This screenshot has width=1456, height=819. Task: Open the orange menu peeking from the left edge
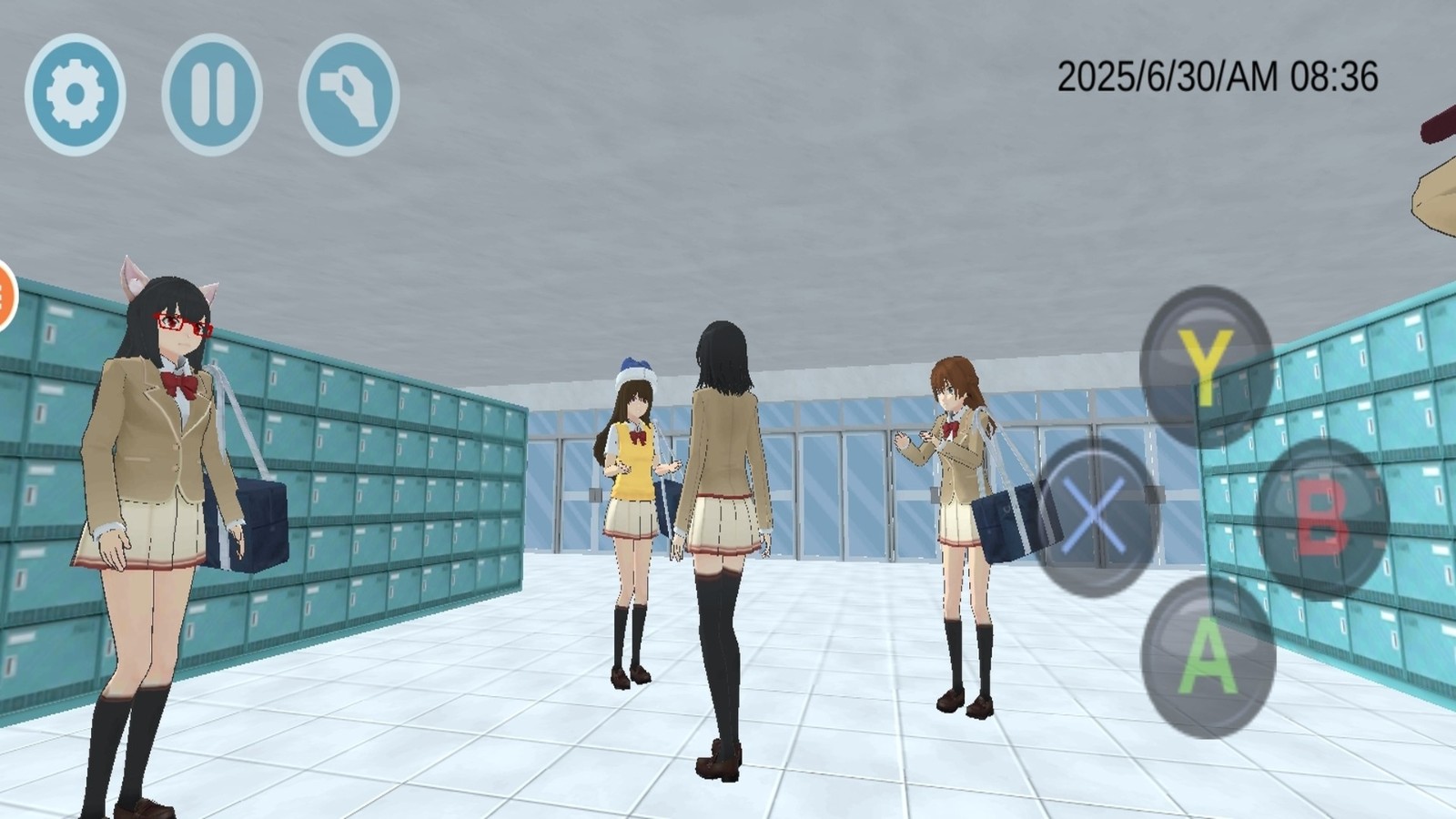pyautogui.click(x=7, y=291)
